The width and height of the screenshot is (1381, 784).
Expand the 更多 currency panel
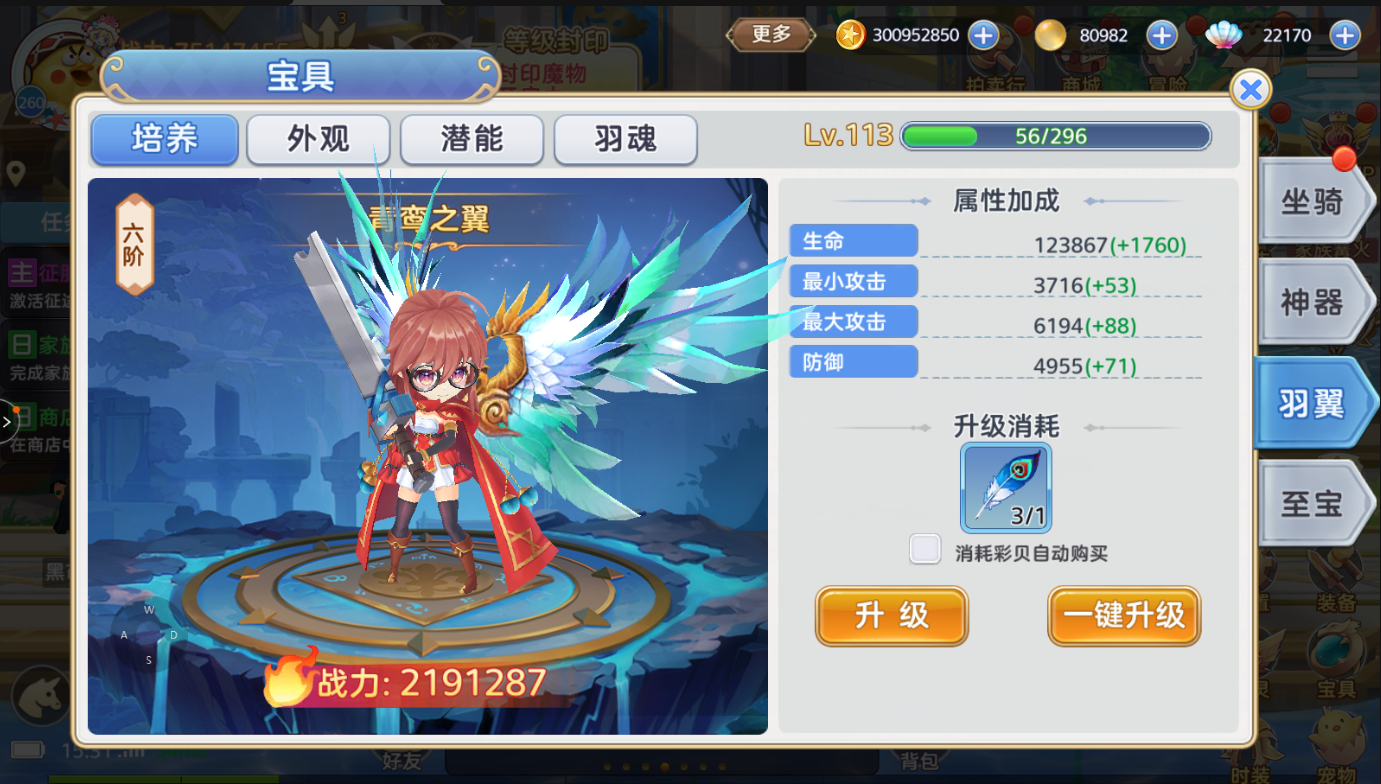(x=770, y=34)
